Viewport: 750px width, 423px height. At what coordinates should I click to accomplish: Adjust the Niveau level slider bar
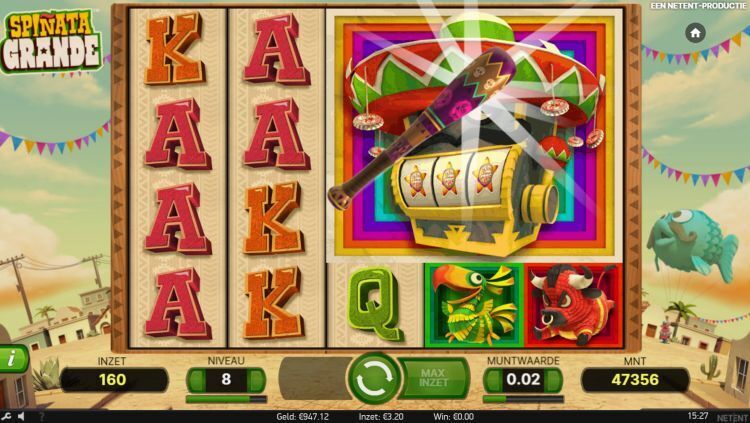coord(226,398)
